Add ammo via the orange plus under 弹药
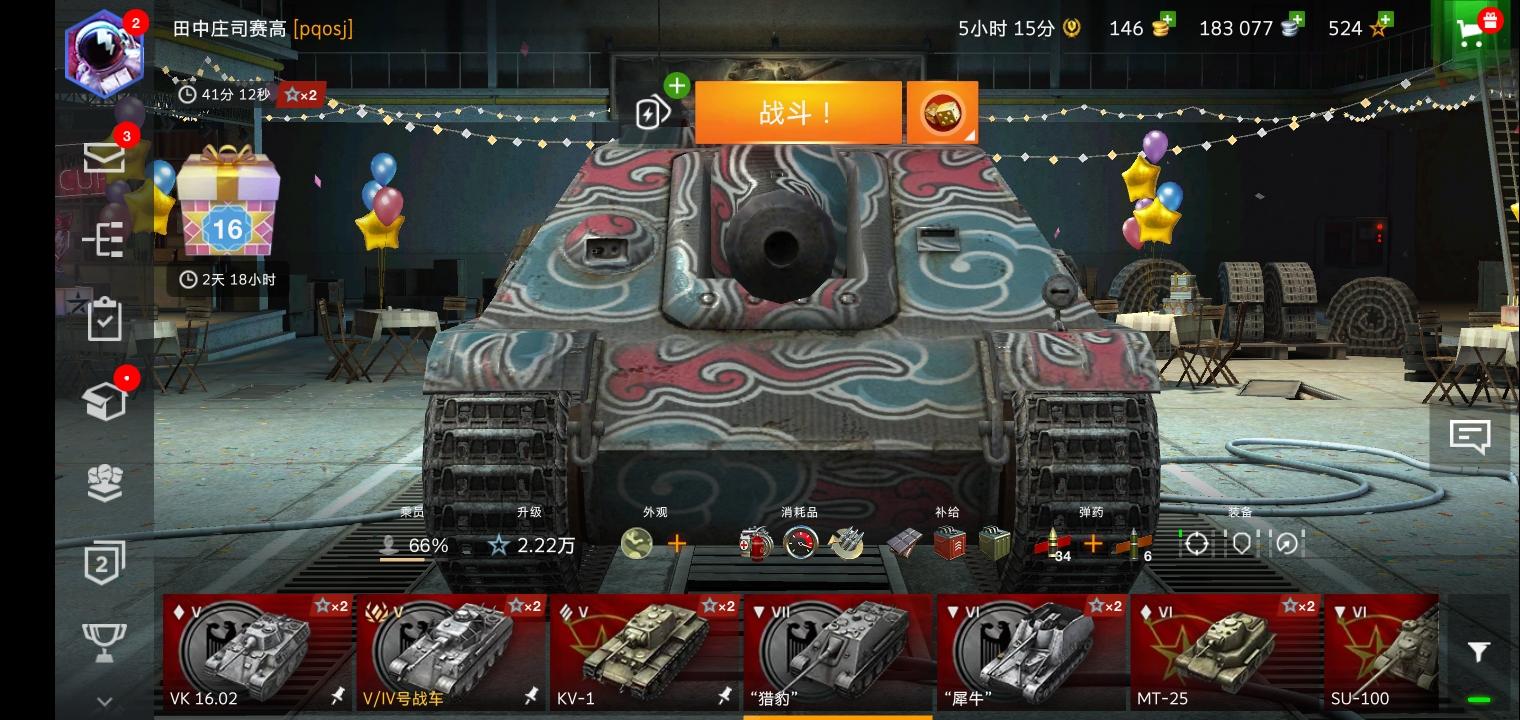 click(x=1094, y=544)
